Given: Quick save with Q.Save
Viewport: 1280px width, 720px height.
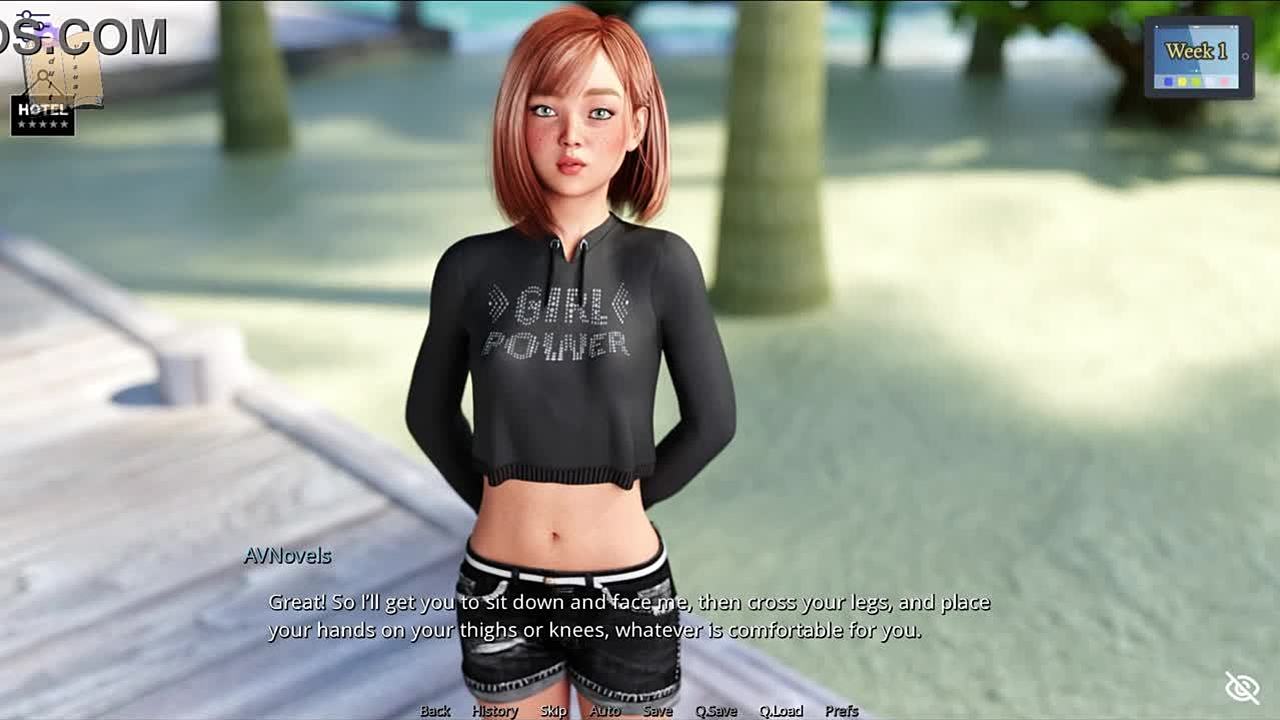Looking at the screenshot, I should click(x=716, y=711).
